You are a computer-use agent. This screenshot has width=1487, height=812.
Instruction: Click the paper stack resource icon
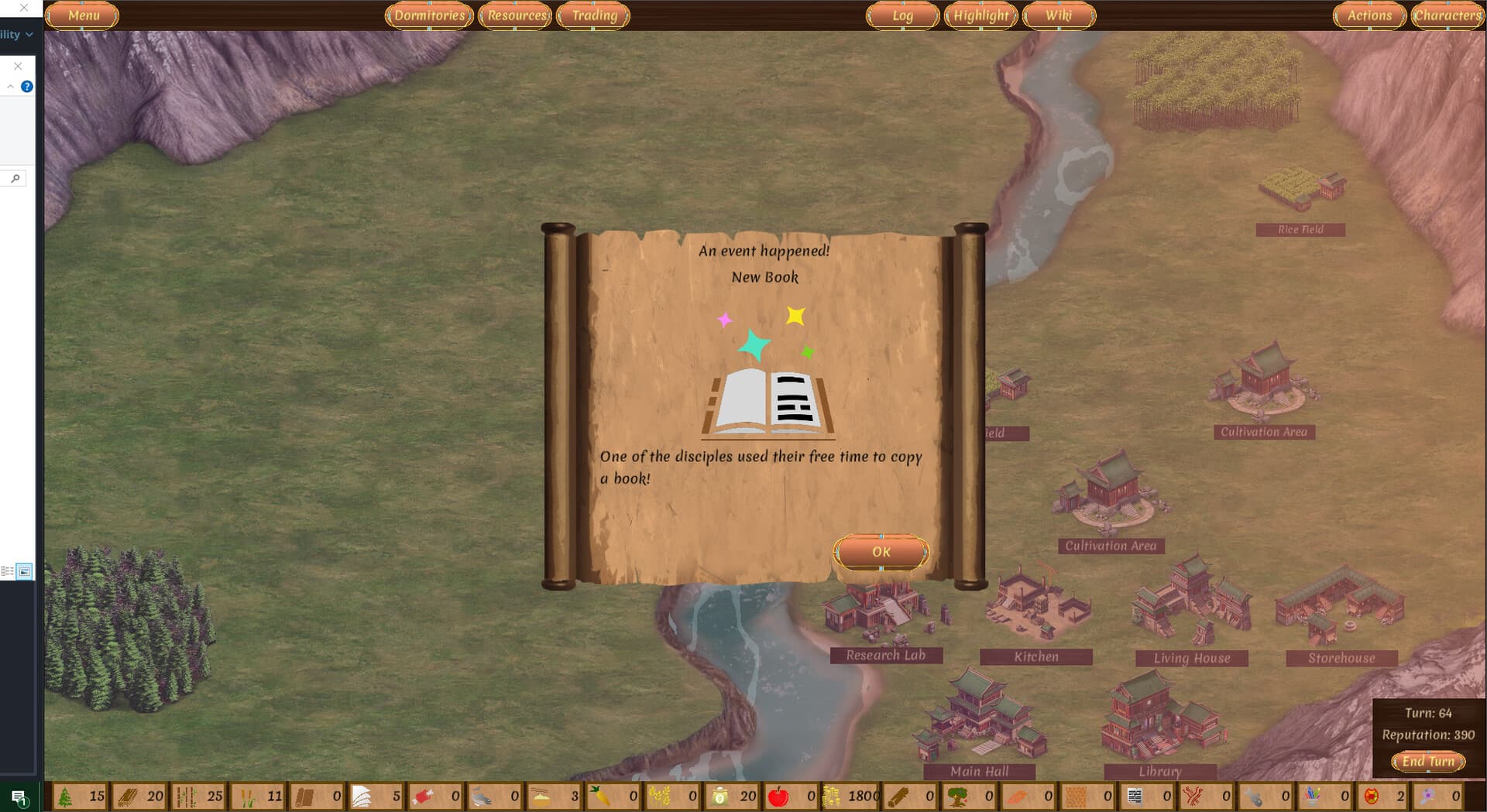(x=362, y=796)
